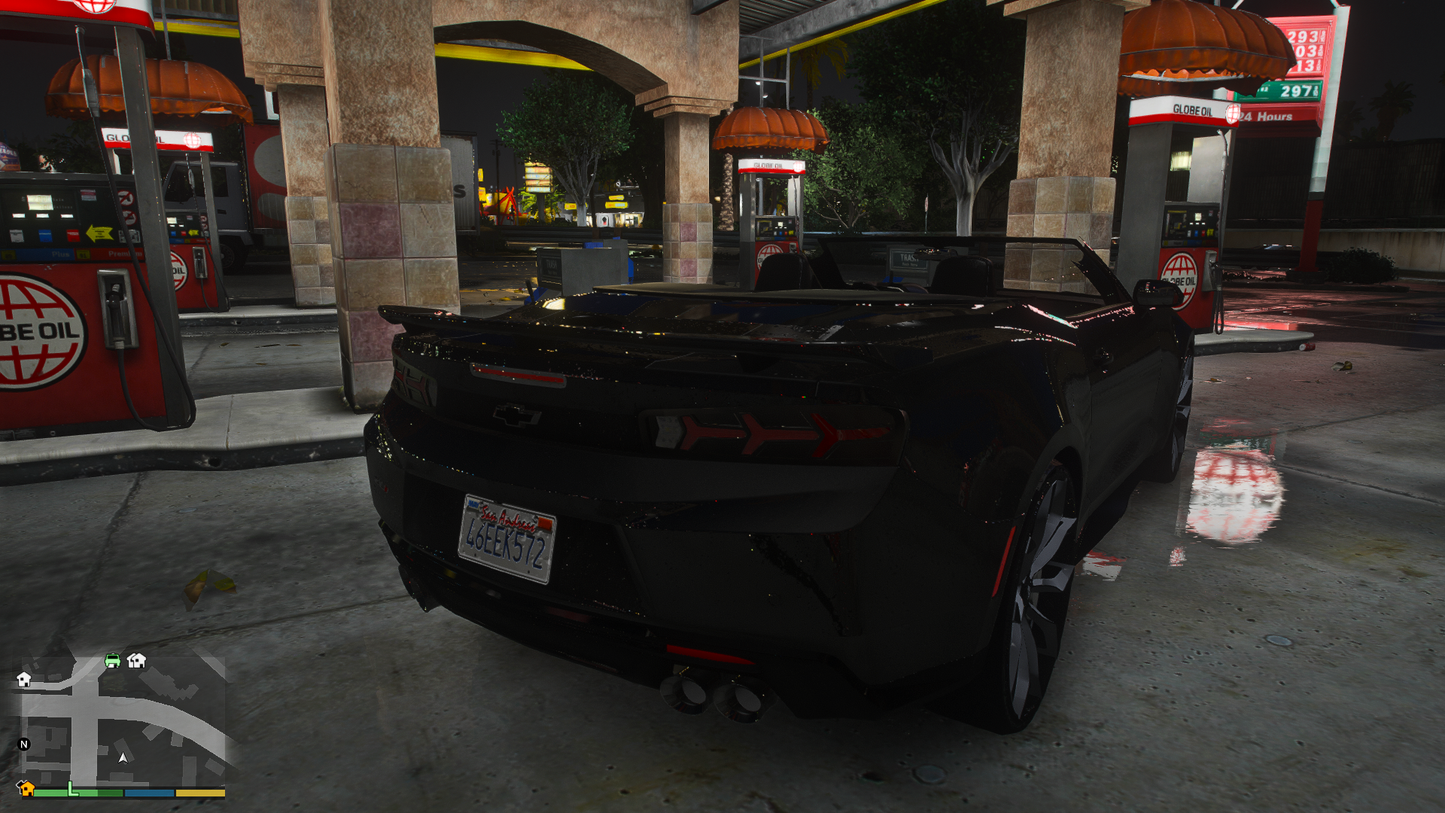Select the double white house marker

[x=137, y=660]
